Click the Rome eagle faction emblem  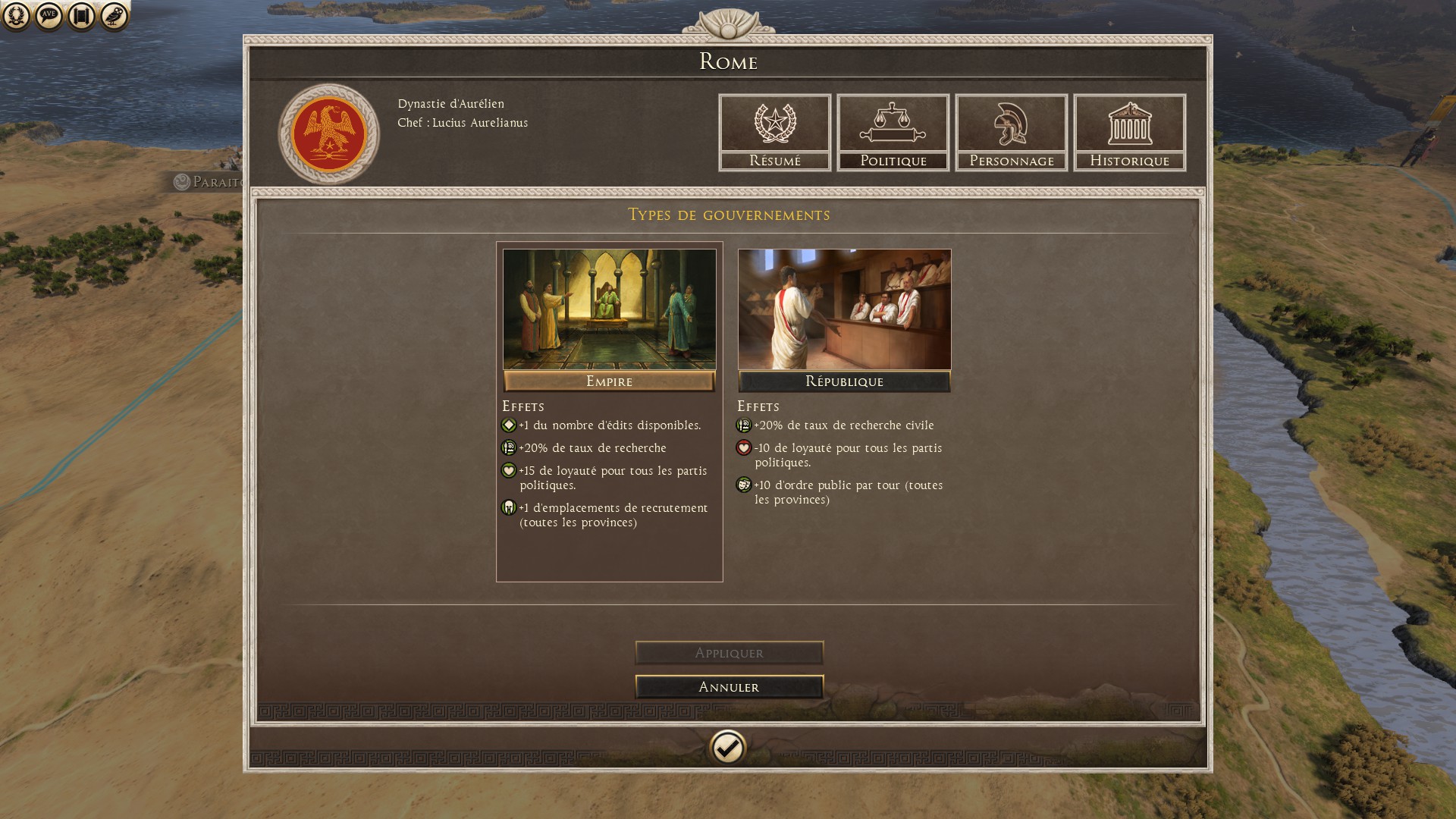point(329,134)
